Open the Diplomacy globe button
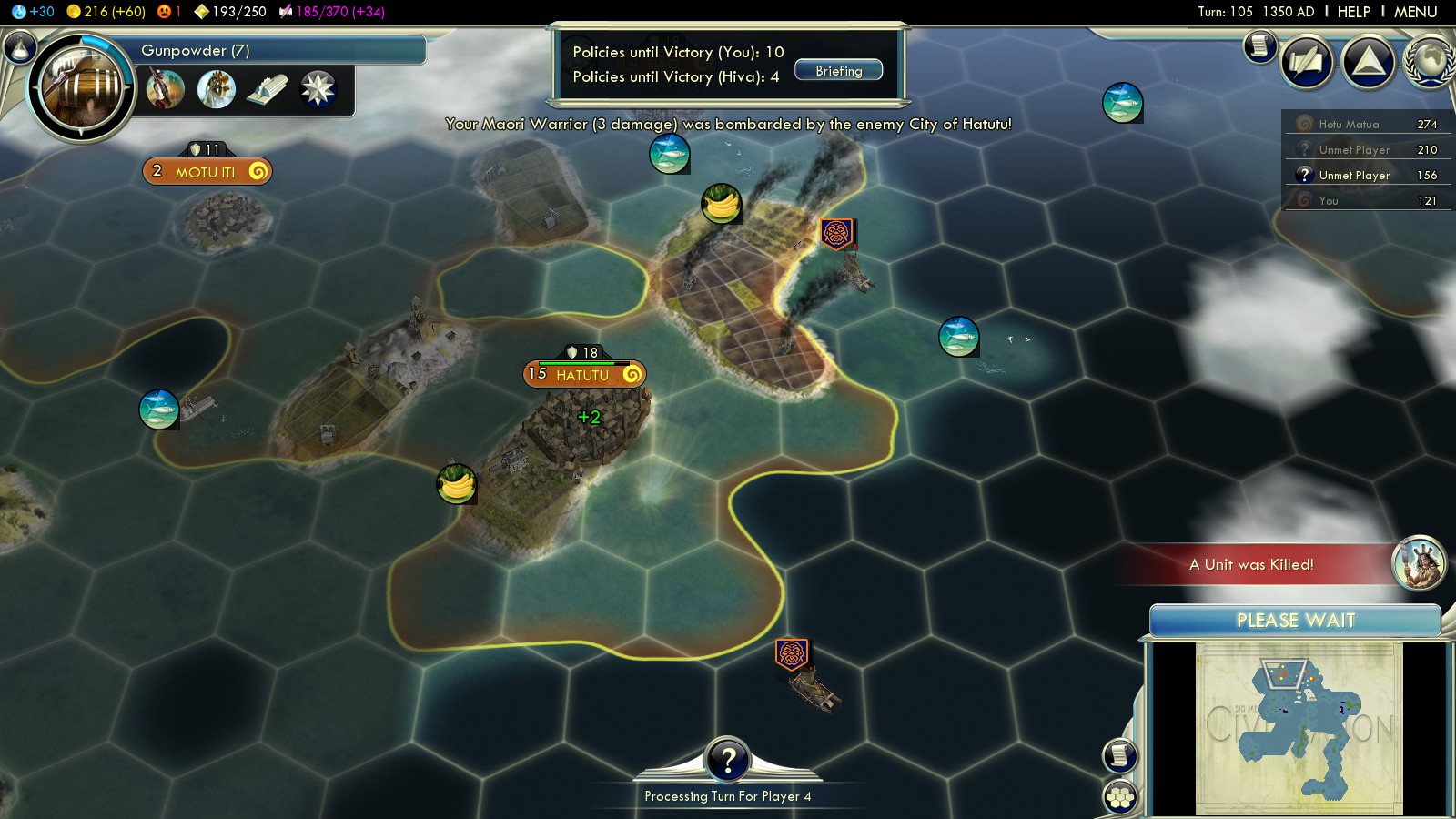 coord(1429,62)
